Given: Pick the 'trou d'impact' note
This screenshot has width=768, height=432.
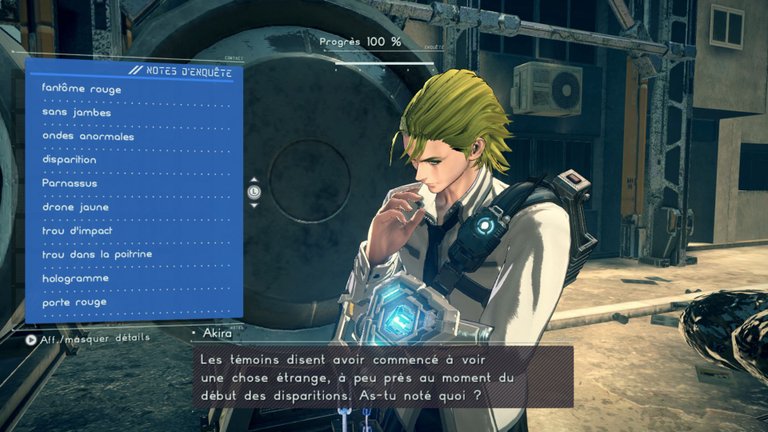Looking at the screenshot, I should [x=77, y=231].
